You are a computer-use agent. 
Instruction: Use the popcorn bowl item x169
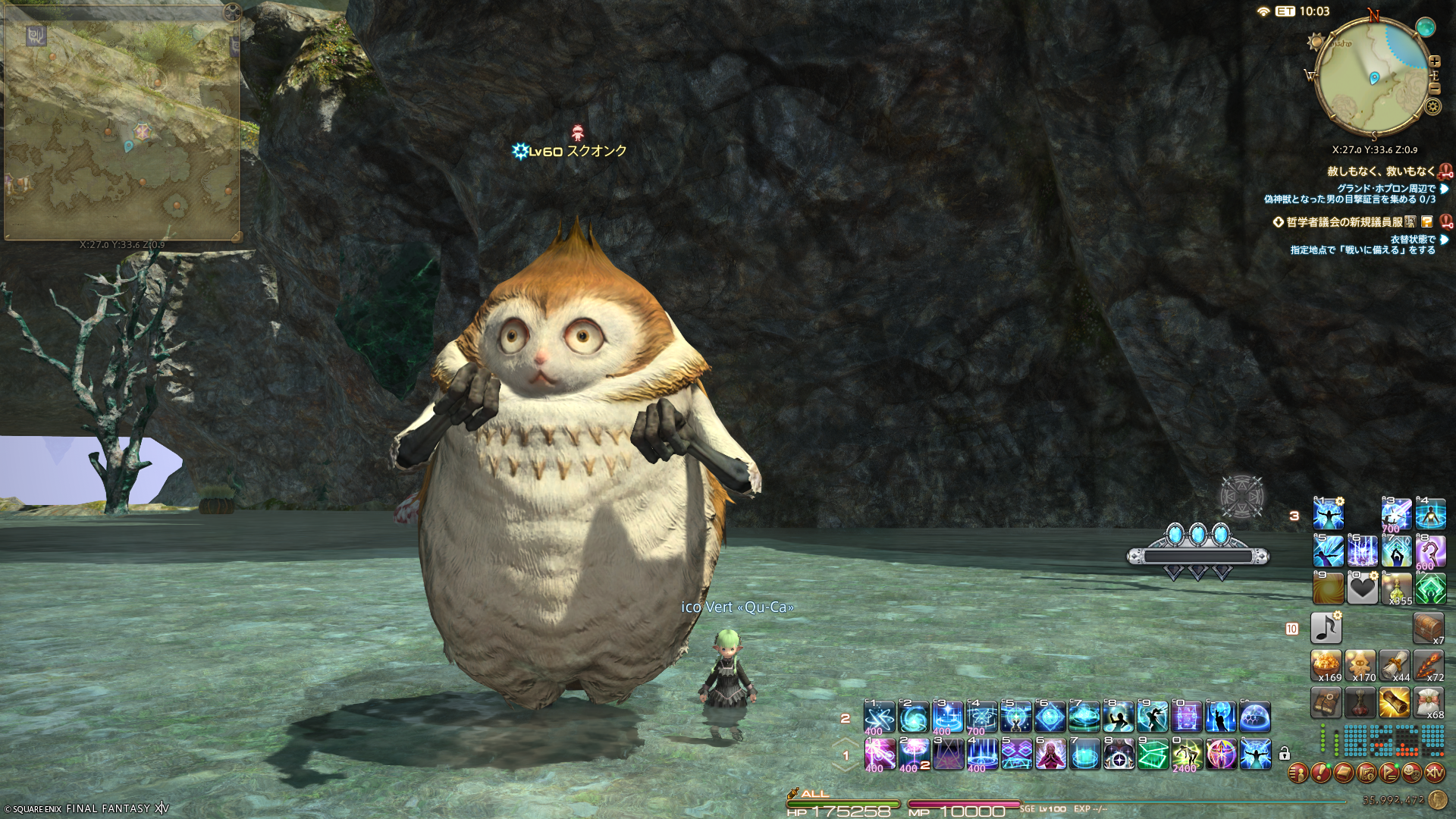(1326, 664)
